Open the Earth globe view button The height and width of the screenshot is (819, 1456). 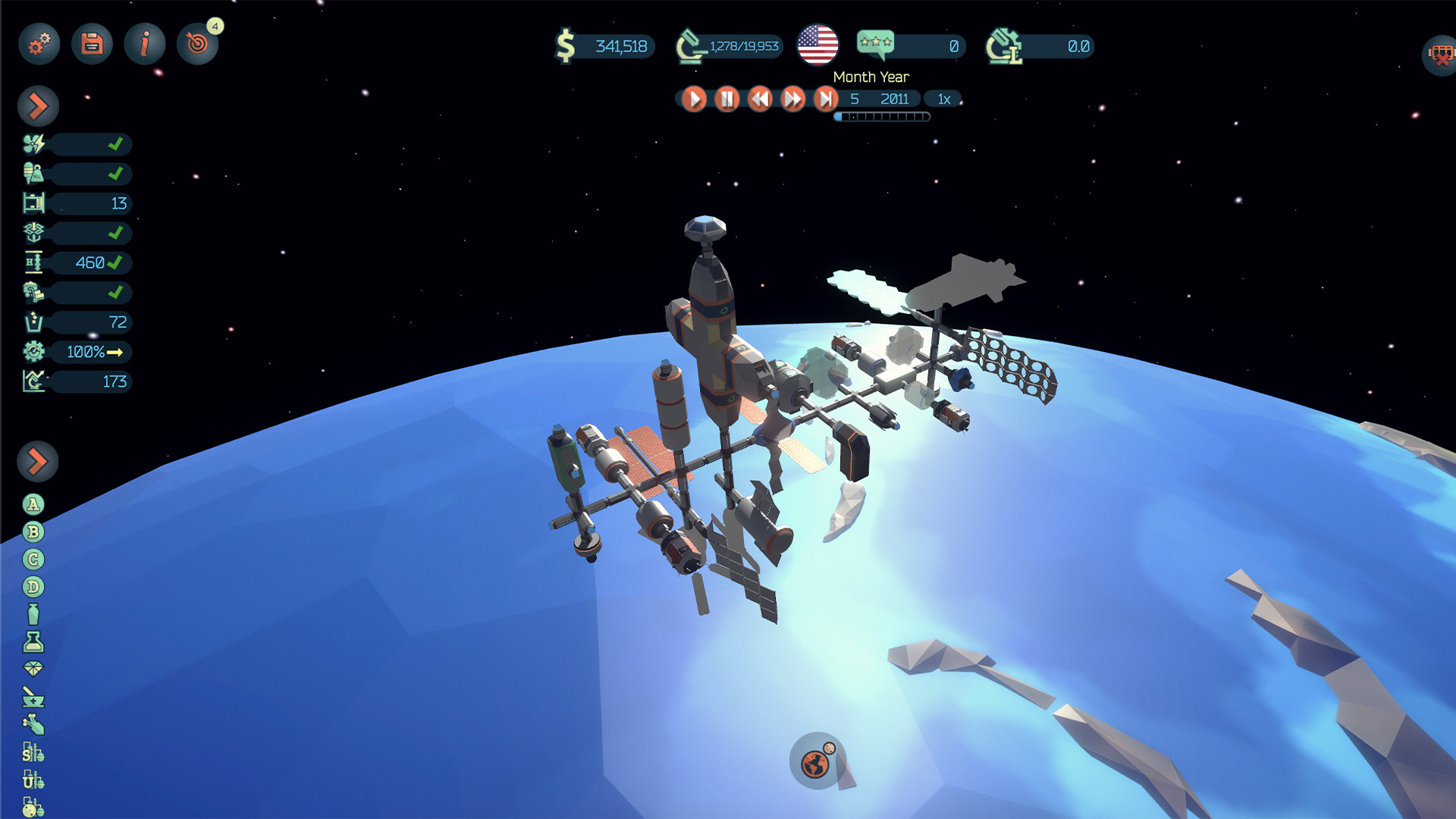(816, 763)
